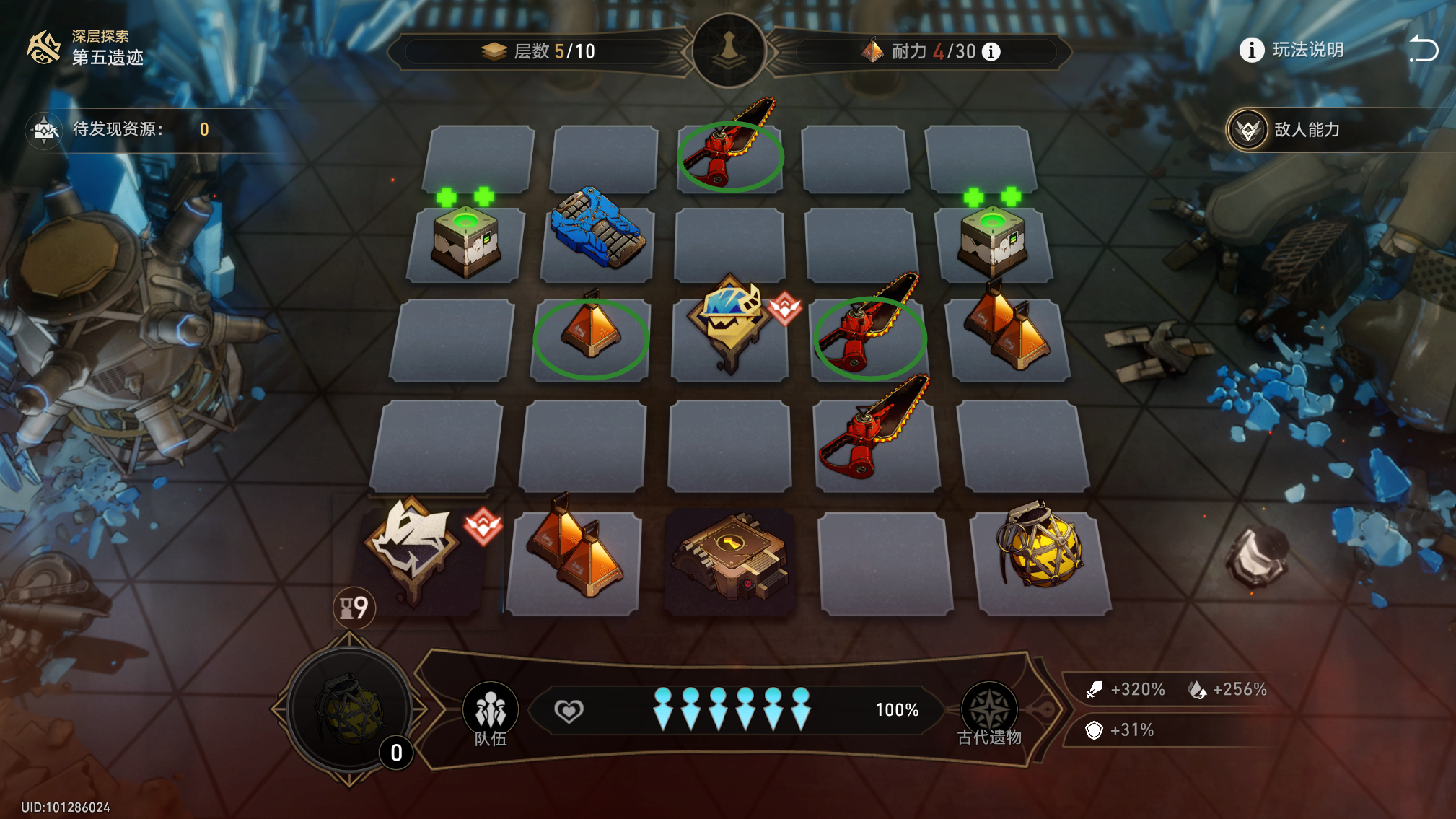
Task: Click the chess piece floor emblem
Action: 729,51
